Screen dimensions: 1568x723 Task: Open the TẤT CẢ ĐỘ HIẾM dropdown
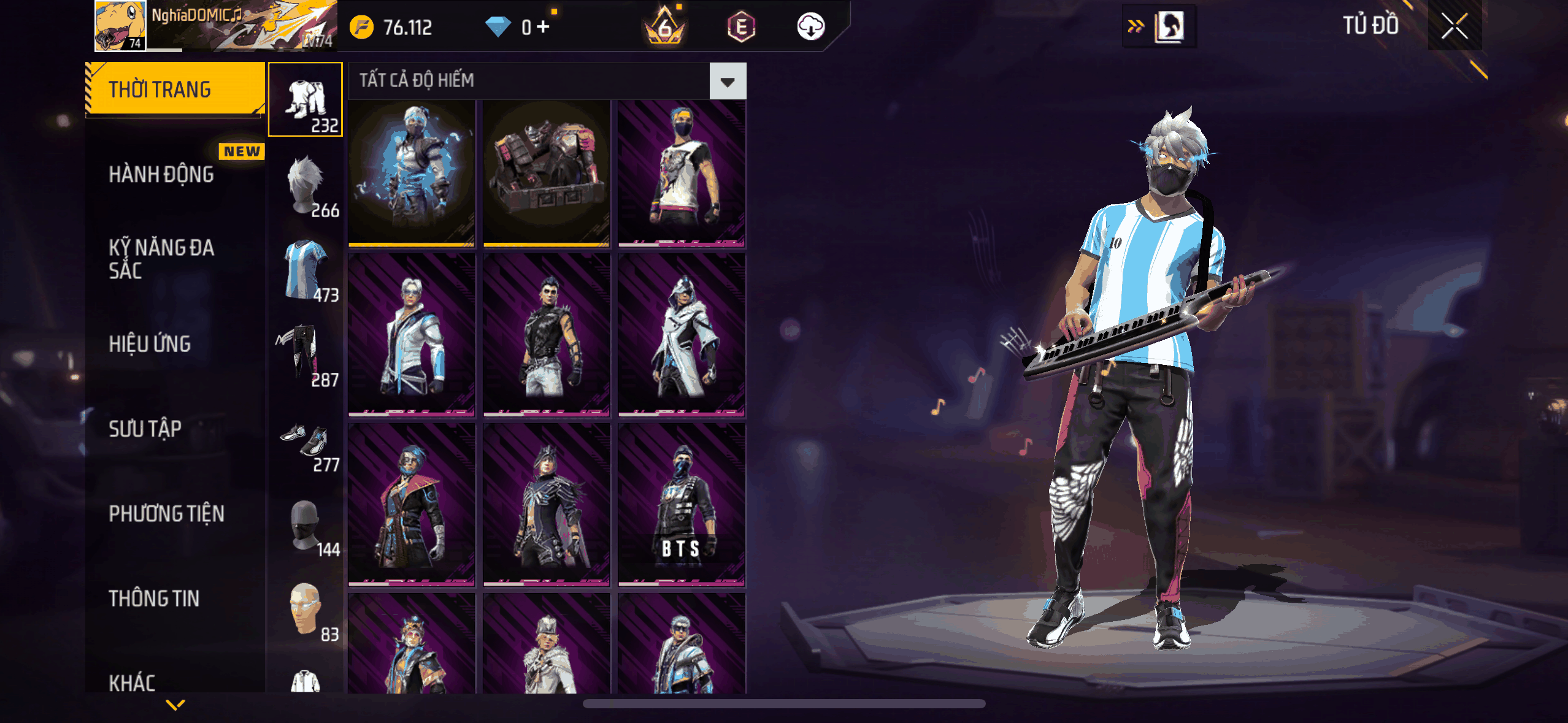pyautogui.click(x=728, y=81)
